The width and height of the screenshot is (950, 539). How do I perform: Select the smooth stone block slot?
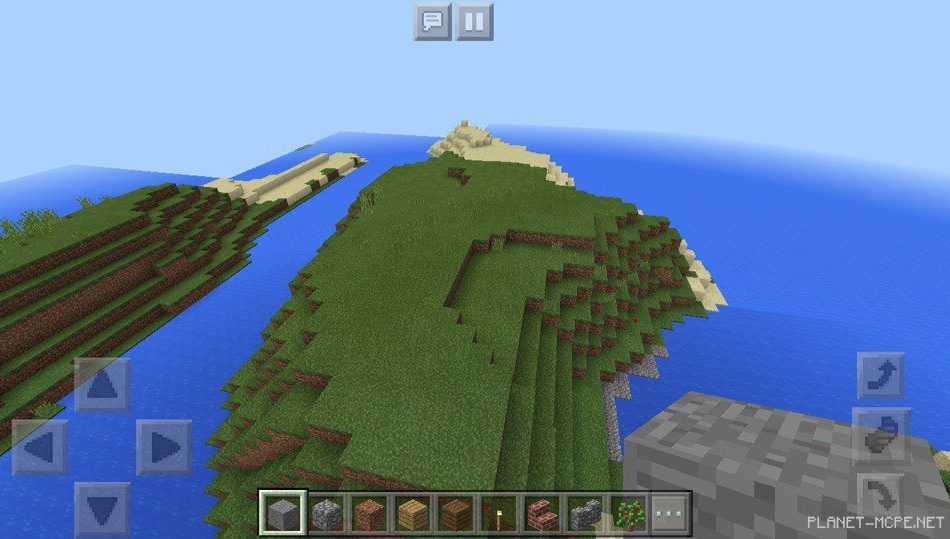point(283,514)
